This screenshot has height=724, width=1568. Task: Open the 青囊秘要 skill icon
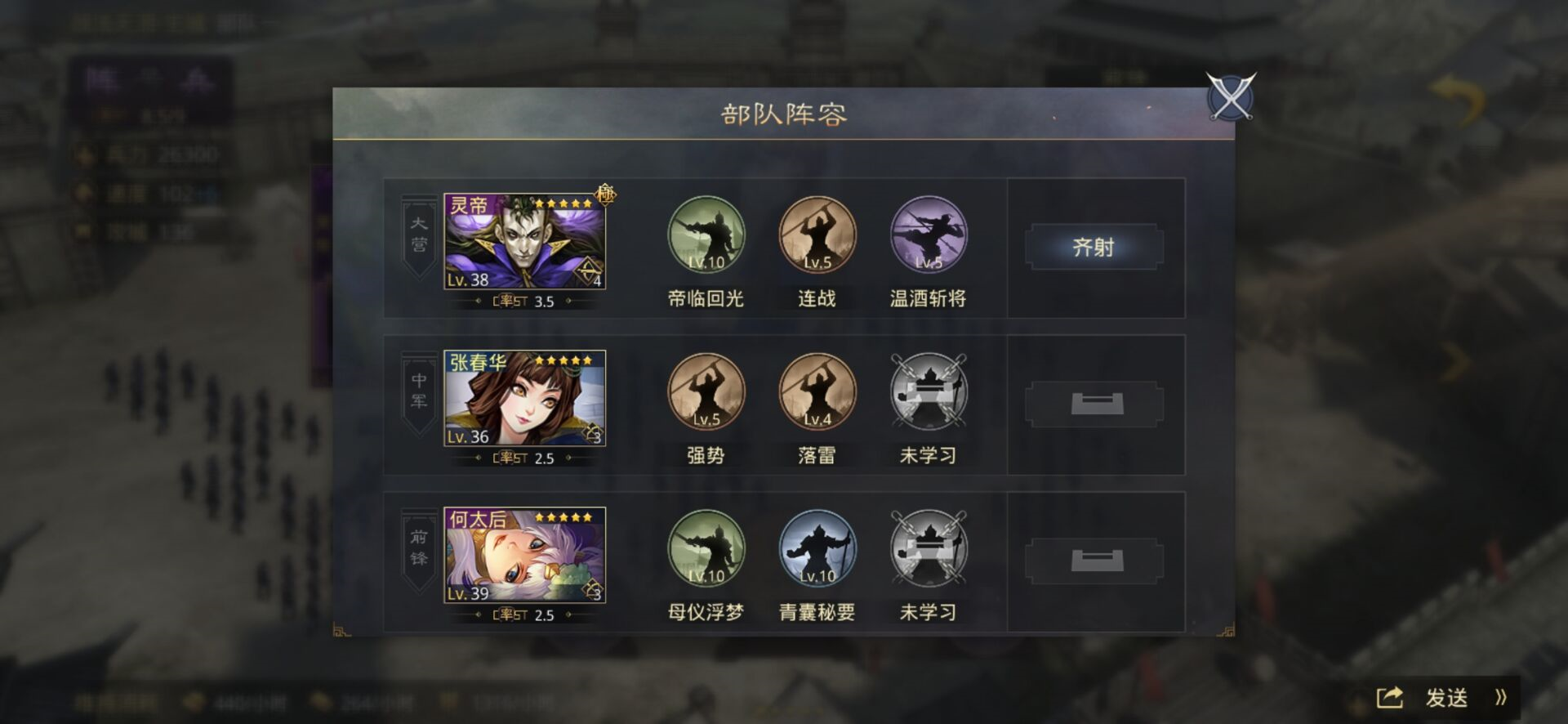tap(817, 549)
